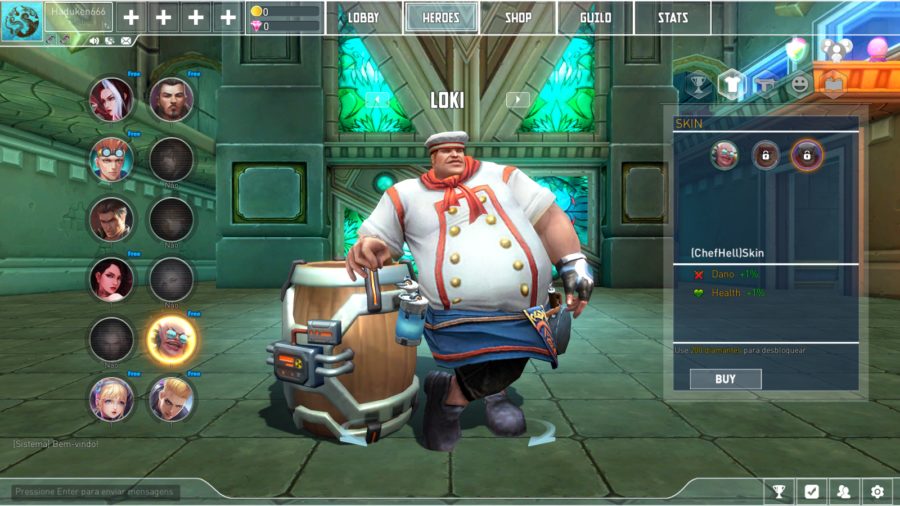
Task: Open the Guild tab
Action: (x=596, y=18)
